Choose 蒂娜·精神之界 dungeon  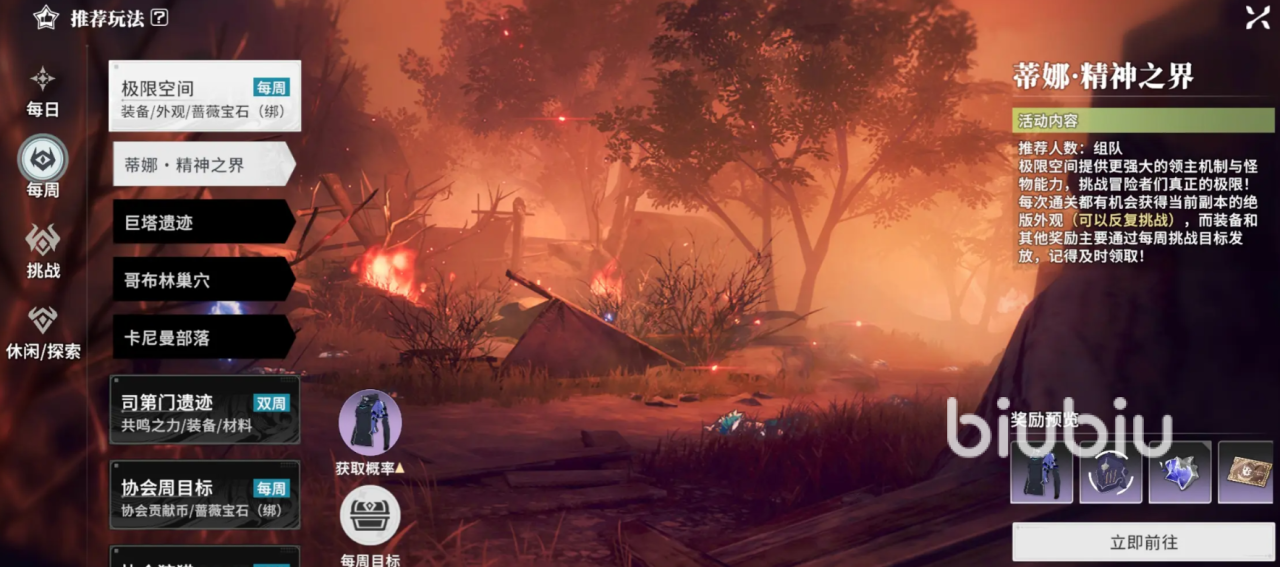(202, 165)
